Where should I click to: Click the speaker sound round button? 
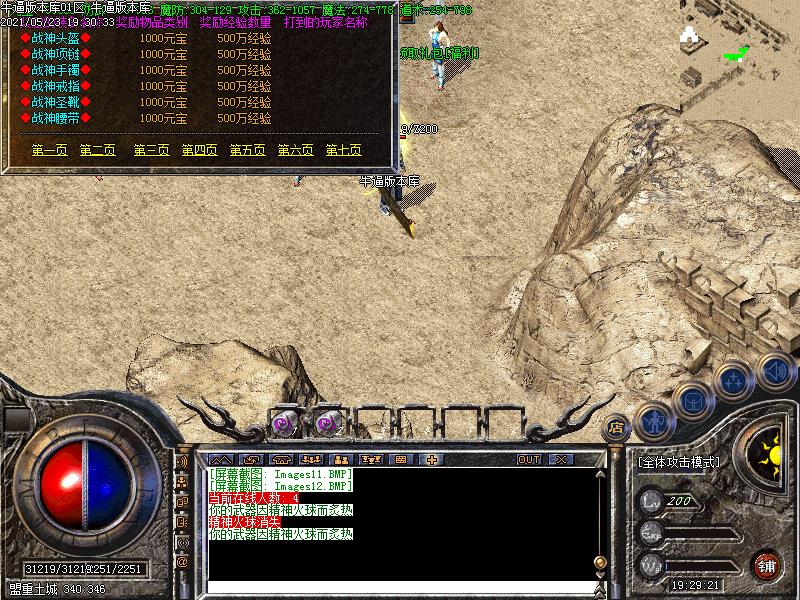coord(774,370)
